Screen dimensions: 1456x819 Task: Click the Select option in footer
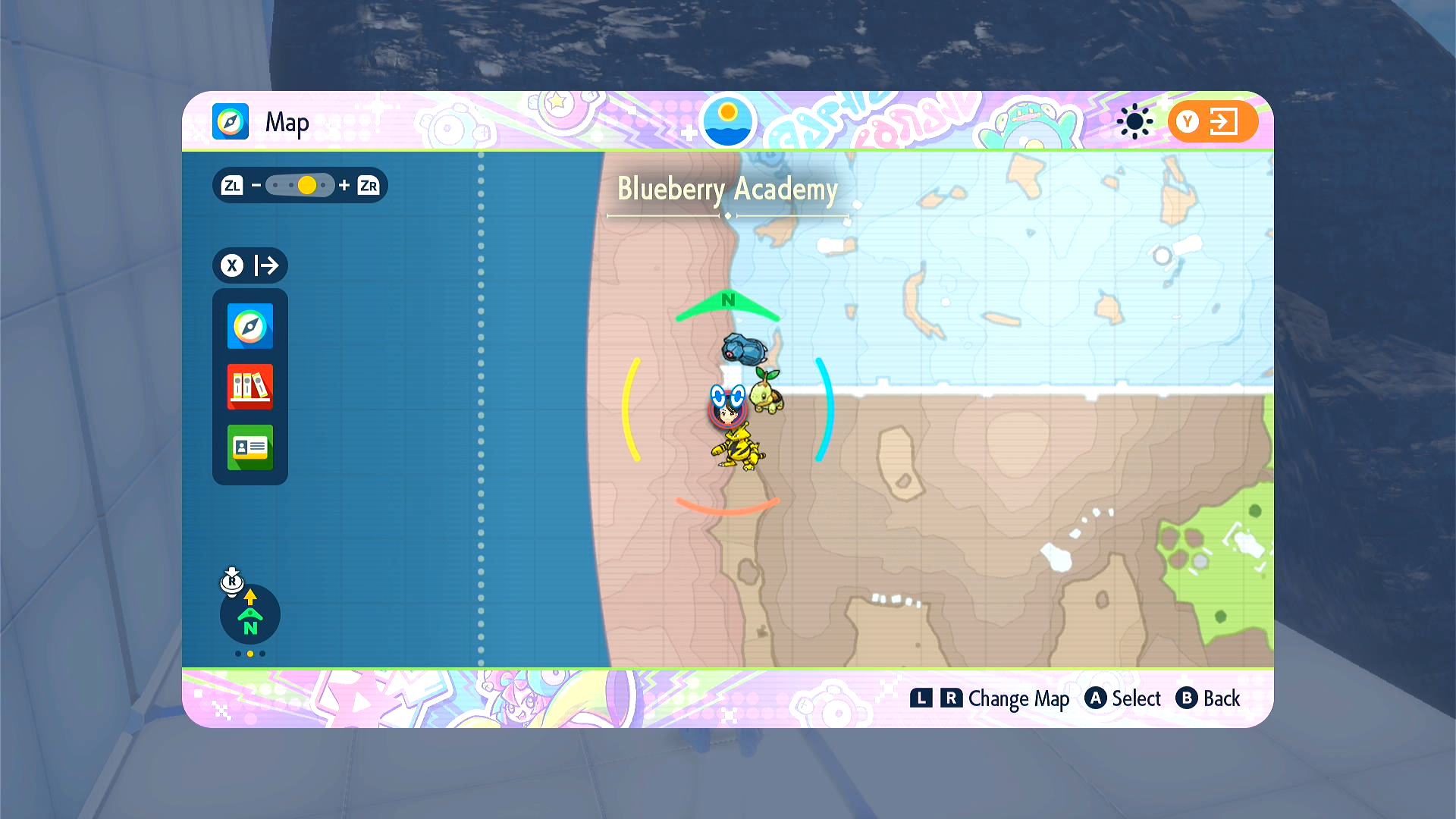[1123, 698]
